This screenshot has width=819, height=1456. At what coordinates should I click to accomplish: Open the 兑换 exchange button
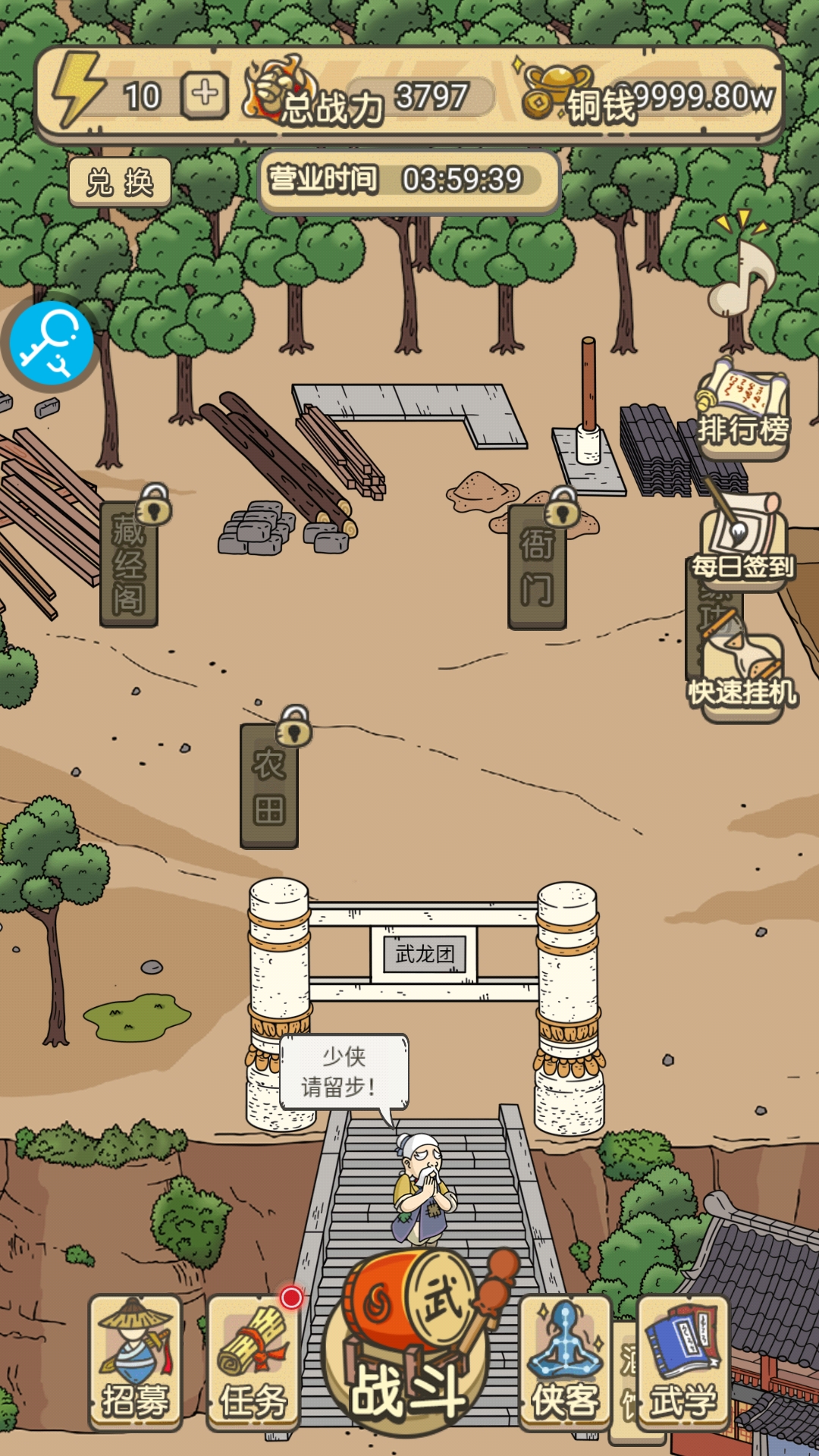tap(120, 183)
